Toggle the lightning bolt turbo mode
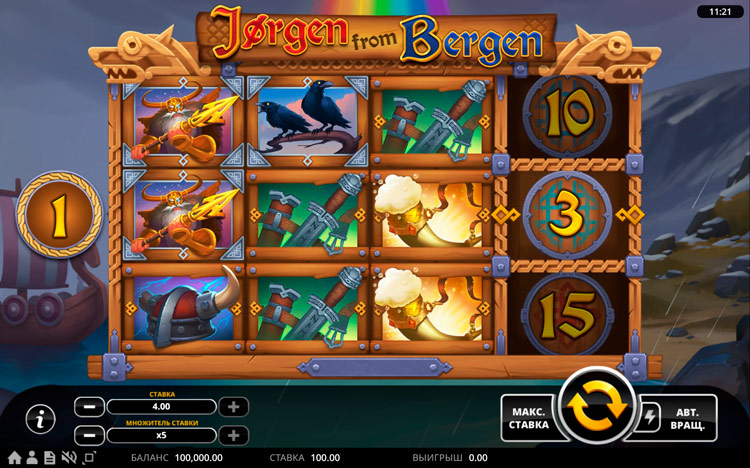Screen dimensions: 750x468 [x=650, y=417]
